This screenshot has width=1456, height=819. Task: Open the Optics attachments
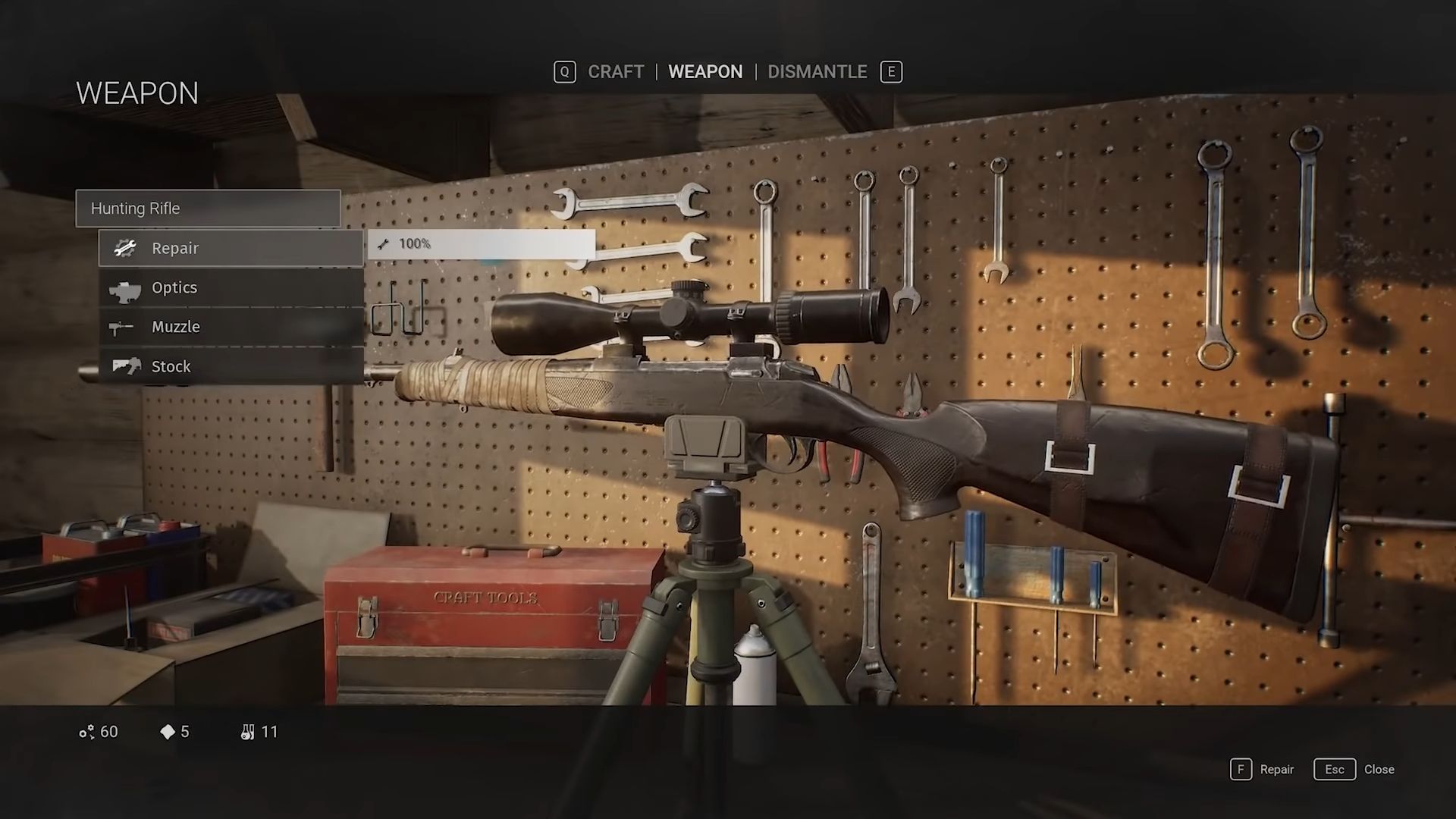coord(231,287)
